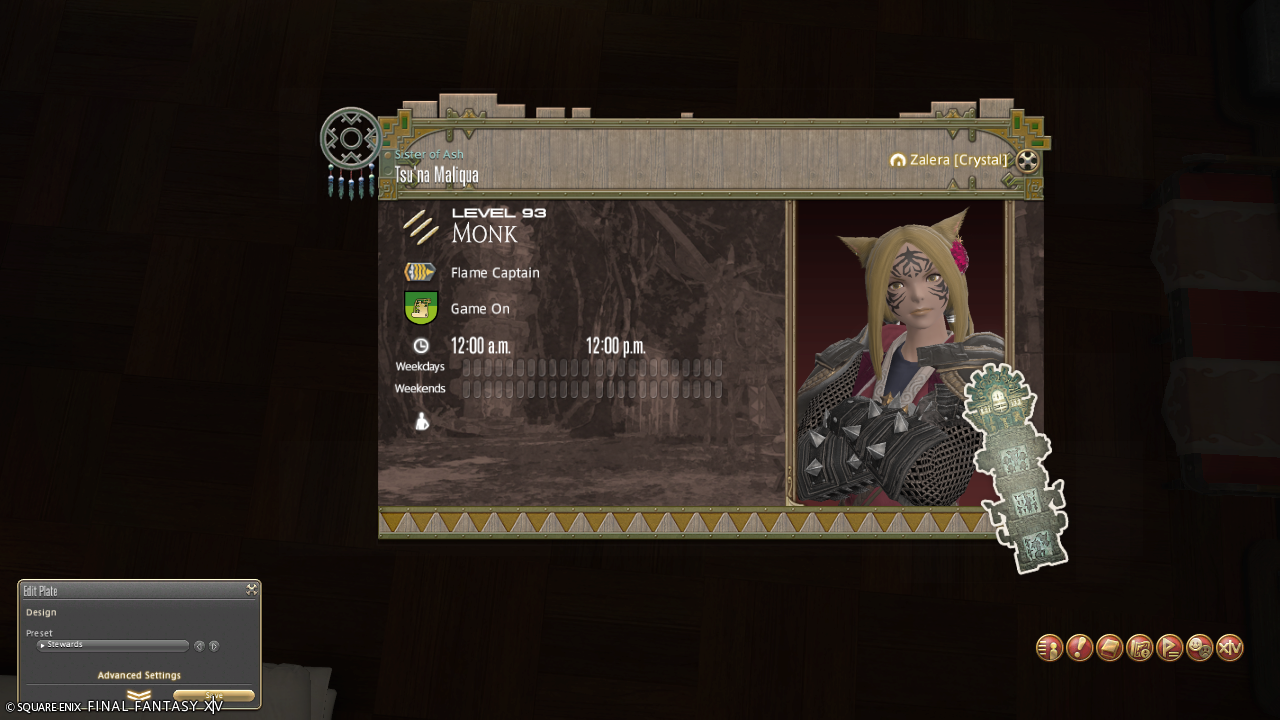
Task: Open the Social smiley faces menu
Action: 1199,648
